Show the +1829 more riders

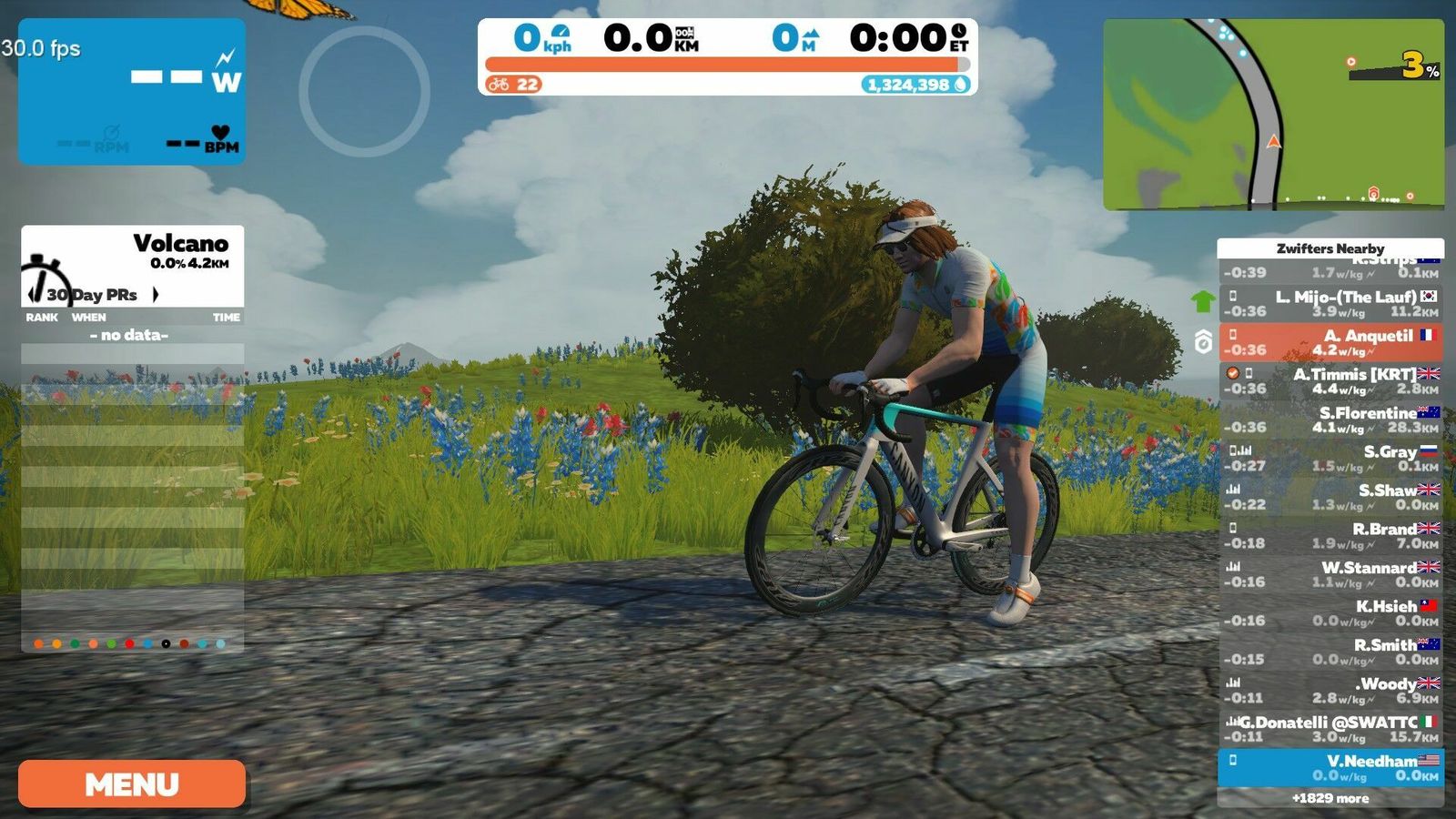click(1330, 798)
